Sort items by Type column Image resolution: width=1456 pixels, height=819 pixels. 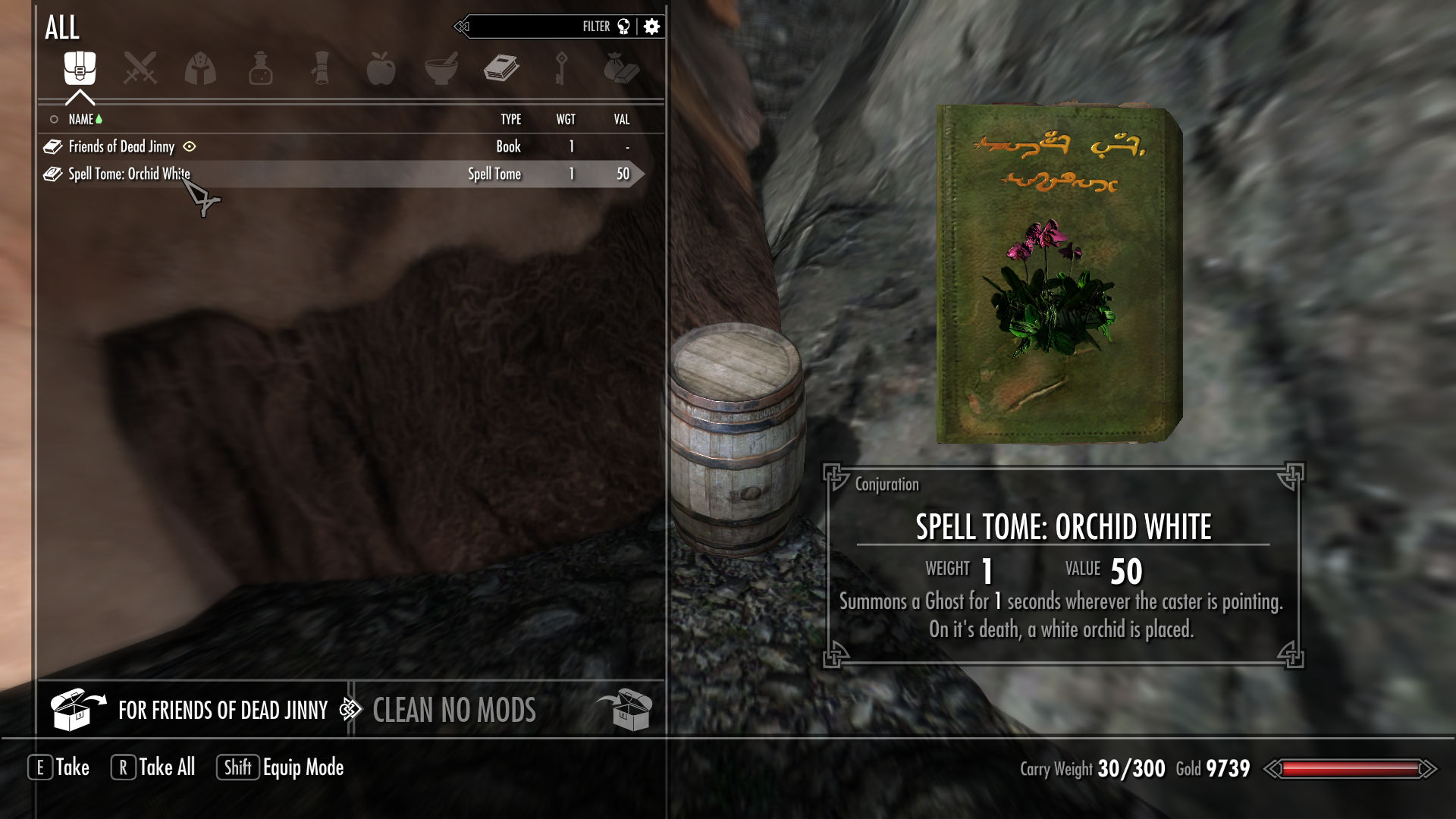pos(510,119)
